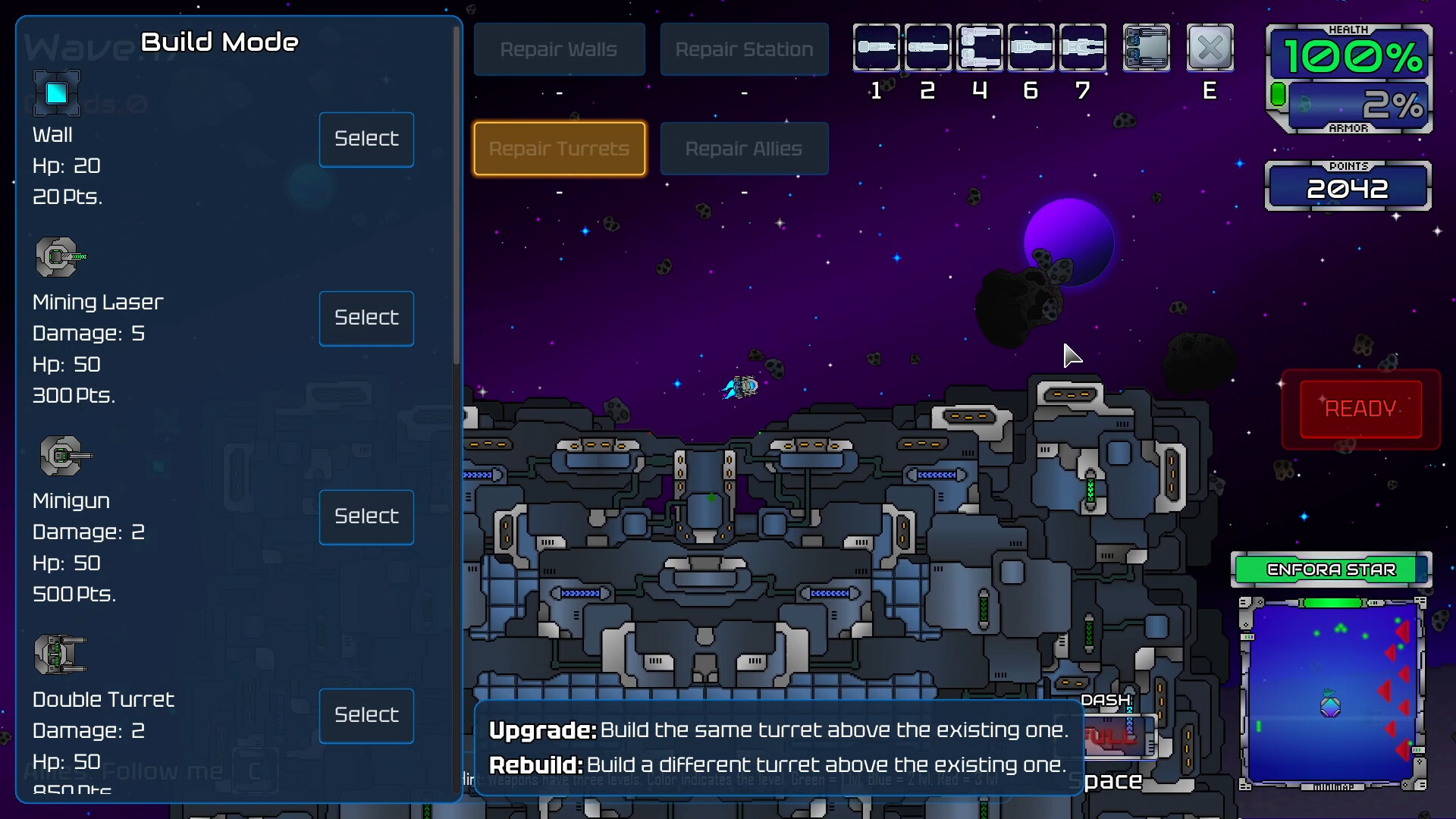The width and height of the screenshot is (1456, 819).
Task: Select the double turret in slot 4
Action: point(980,47)
